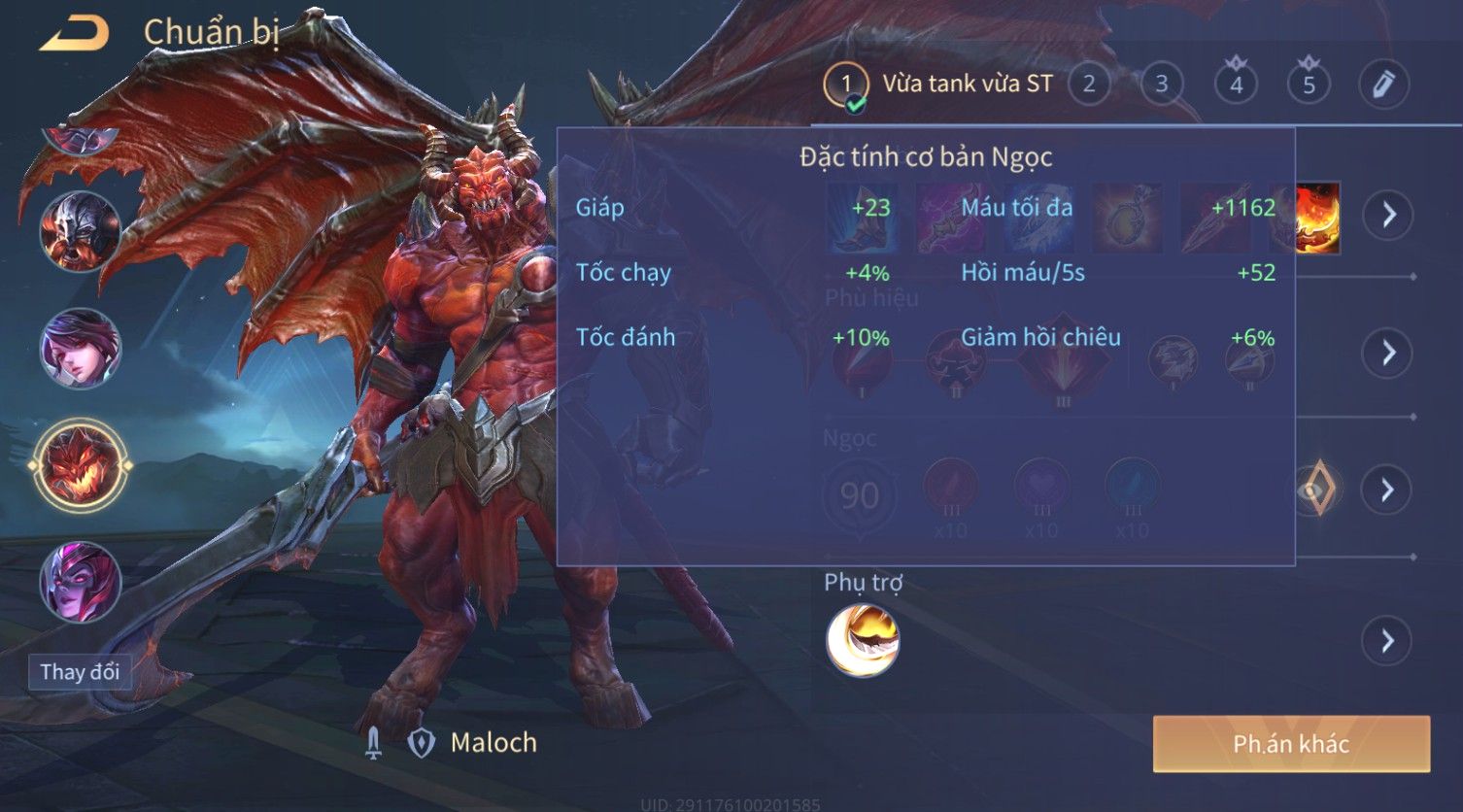Edit preset with the pencil icon

point(1383,85)
